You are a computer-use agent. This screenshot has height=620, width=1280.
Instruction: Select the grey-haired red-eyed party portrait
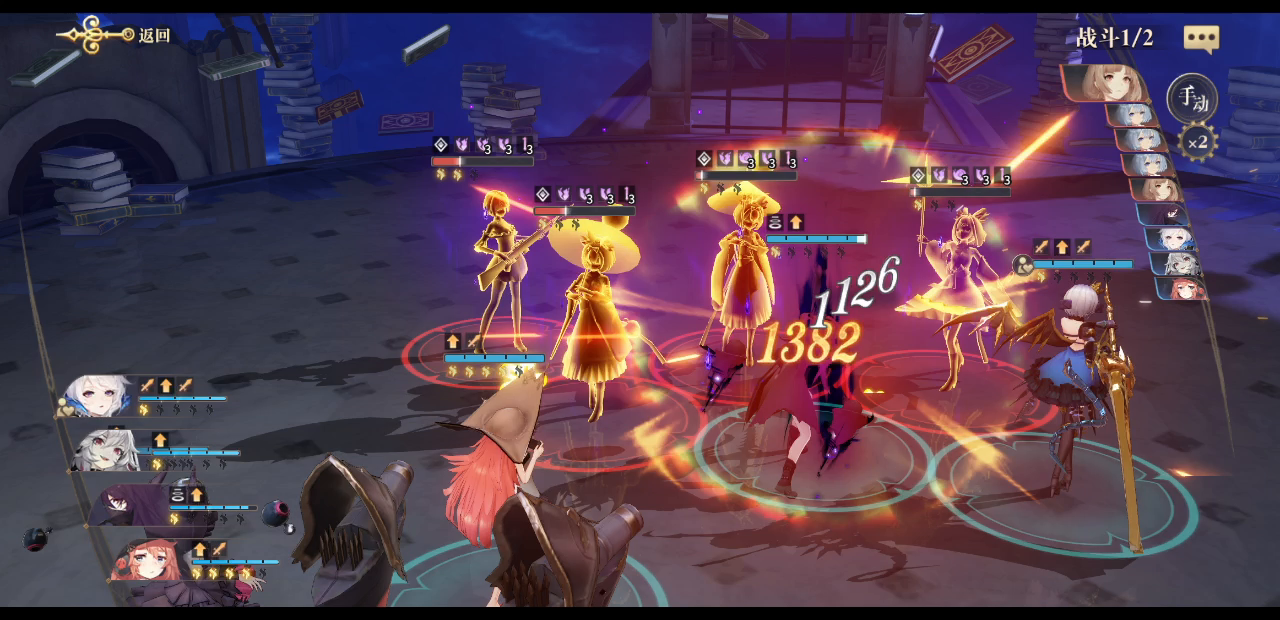pyautogui.click(x=106, y=450)
